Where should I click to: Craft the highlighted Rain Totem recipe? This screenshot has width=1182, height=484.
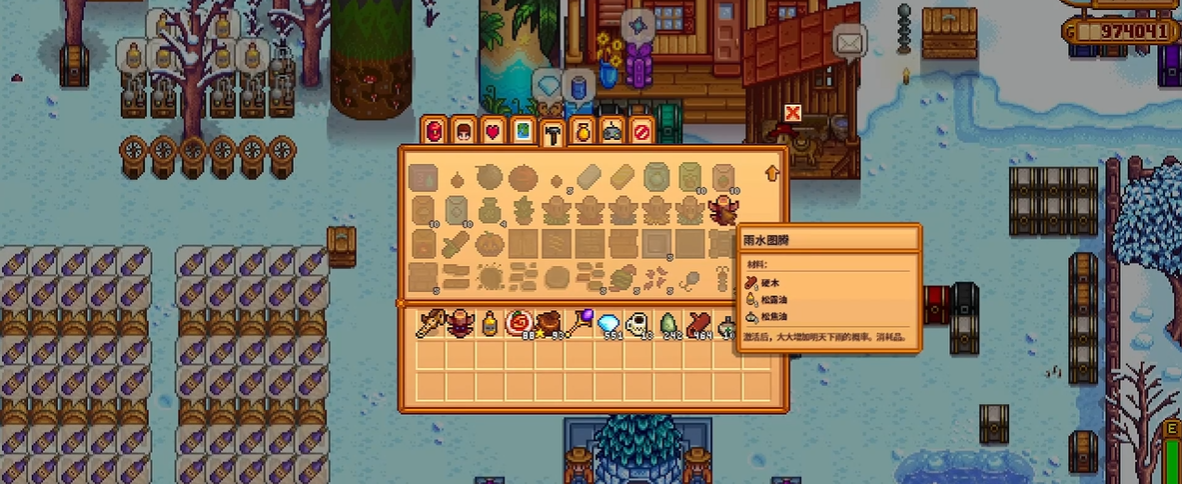pyautogui.click(x=722, y=210)
